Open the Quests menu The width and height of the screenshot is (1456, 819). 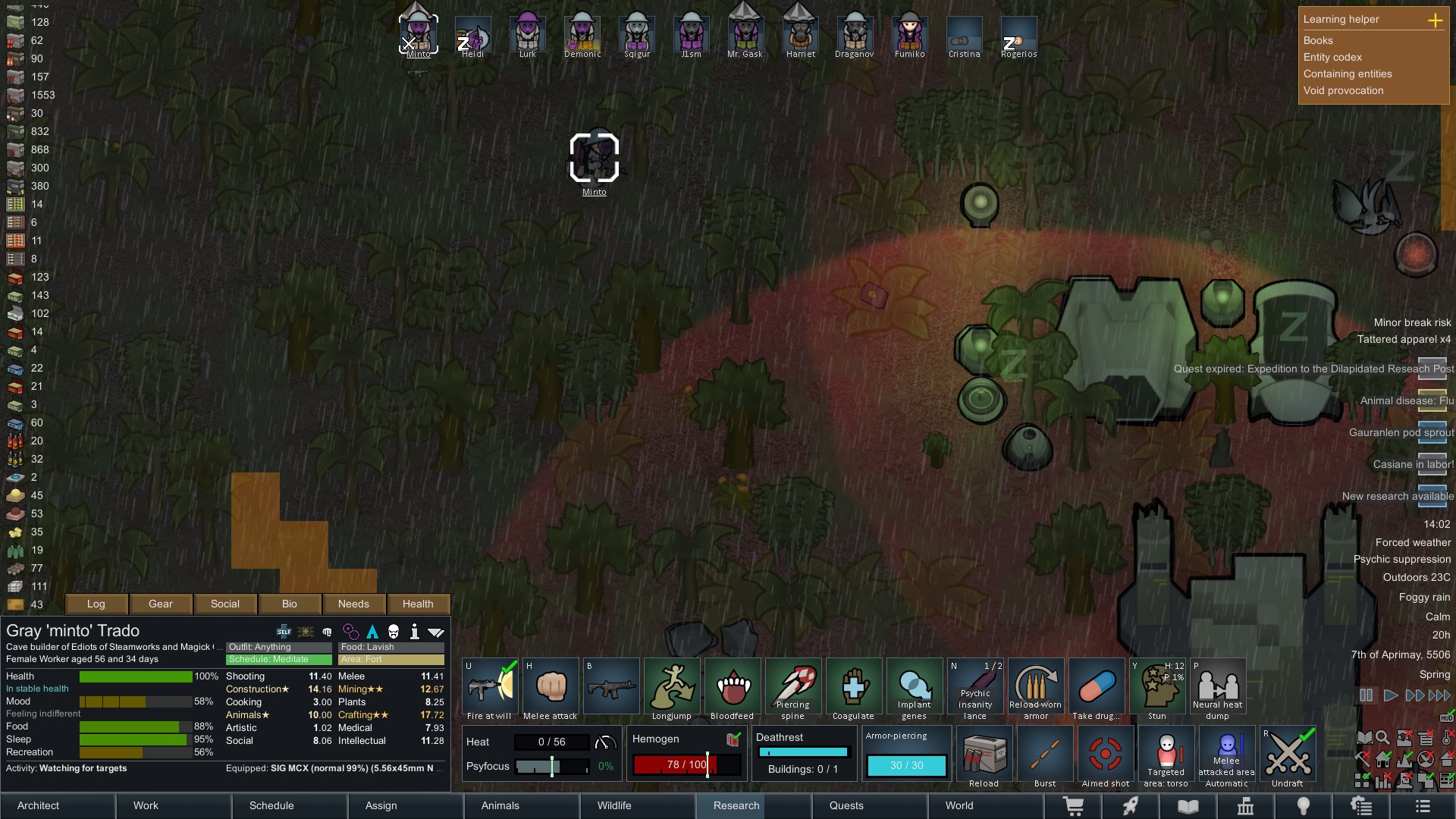pyautogui.click(x=846, y=805)
